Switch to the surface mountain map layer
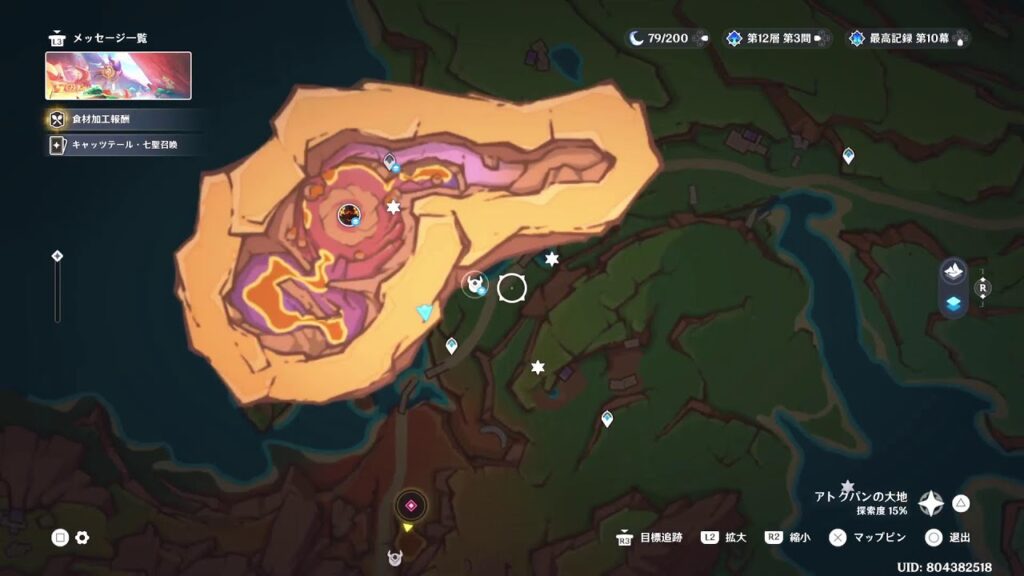The width and height of the screenshot is (1024, 576). pyautogui.click(x=953, y=271)
